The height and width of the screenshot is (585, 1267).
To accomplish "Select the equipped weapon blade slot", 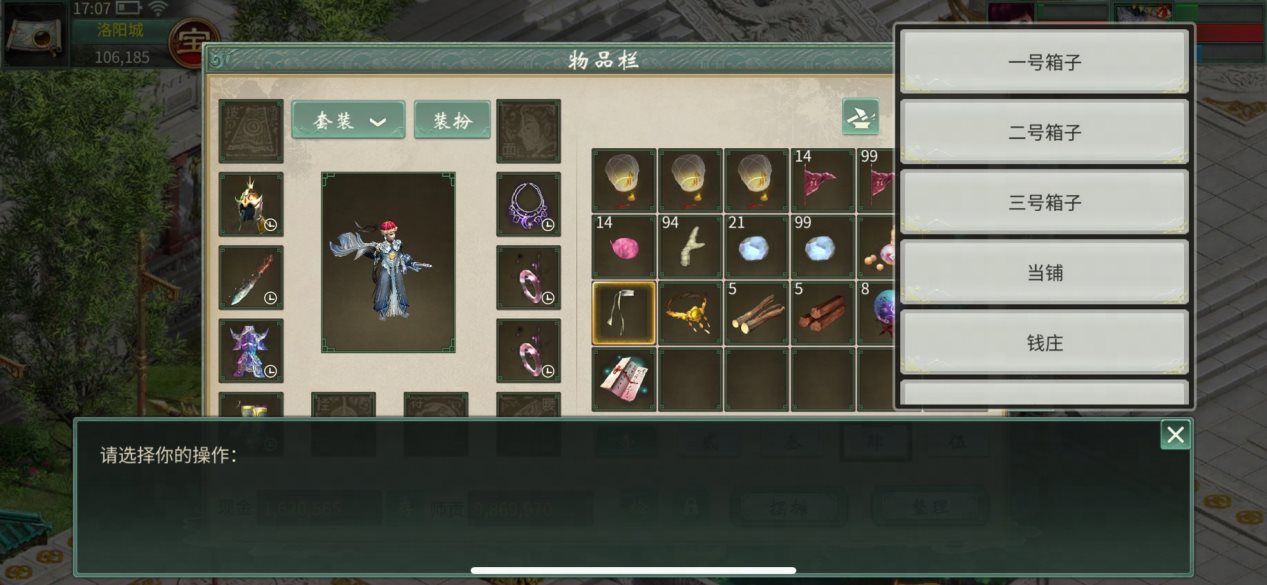I will coord(251,277).
